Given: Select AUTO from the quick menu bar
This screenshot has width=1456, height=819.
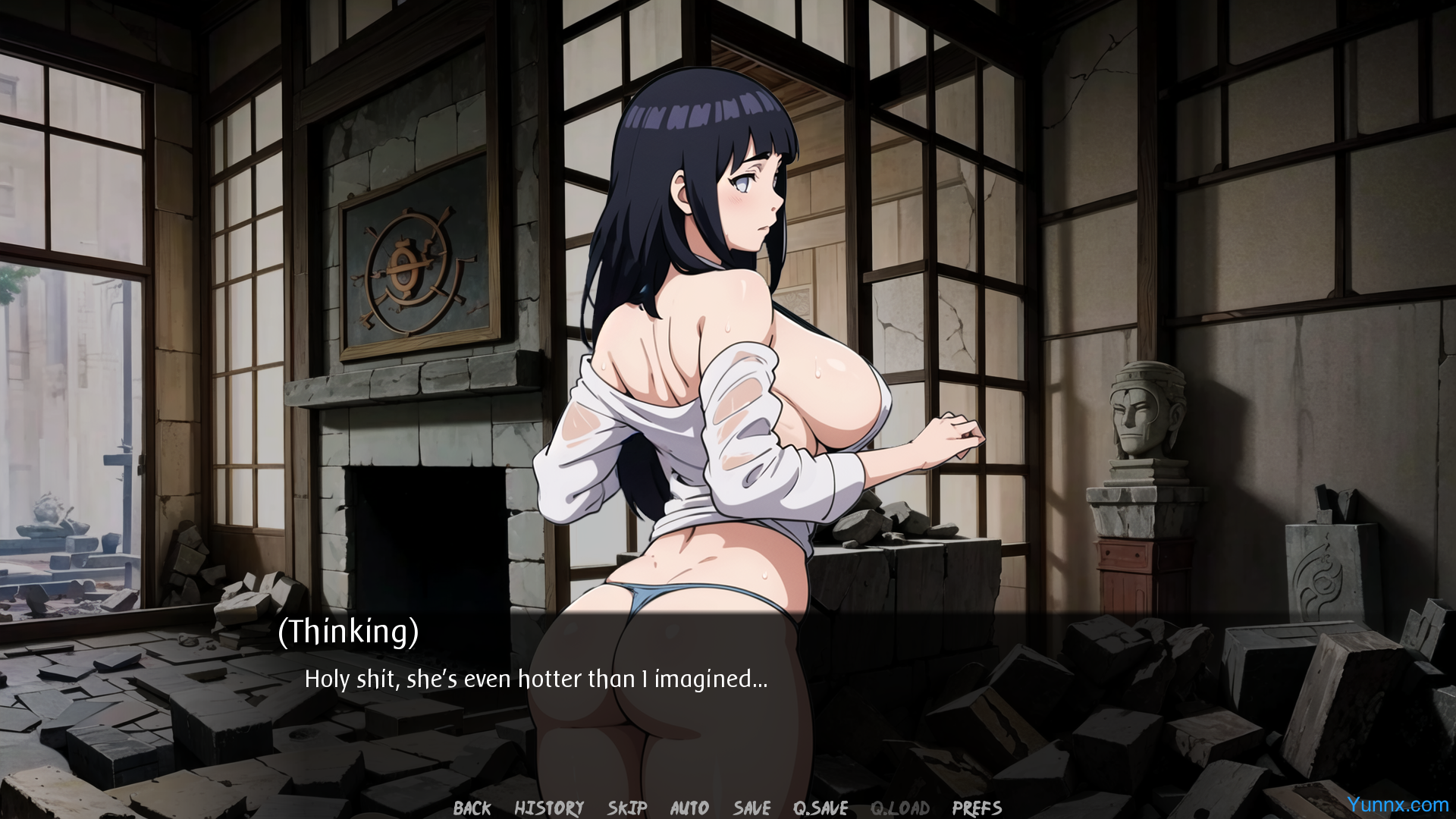Looking at the screenshot, I should 689,808.
